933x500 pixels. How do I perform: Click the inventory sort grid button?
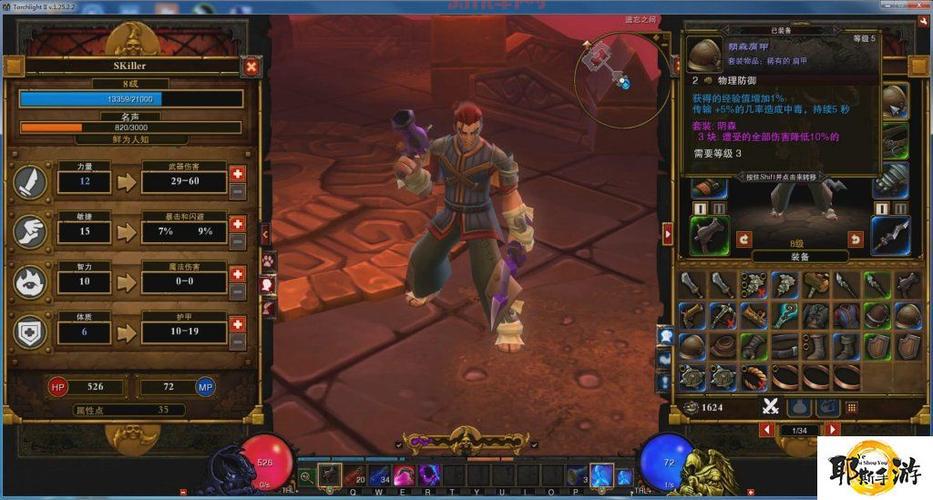click(x=852, y=406)
